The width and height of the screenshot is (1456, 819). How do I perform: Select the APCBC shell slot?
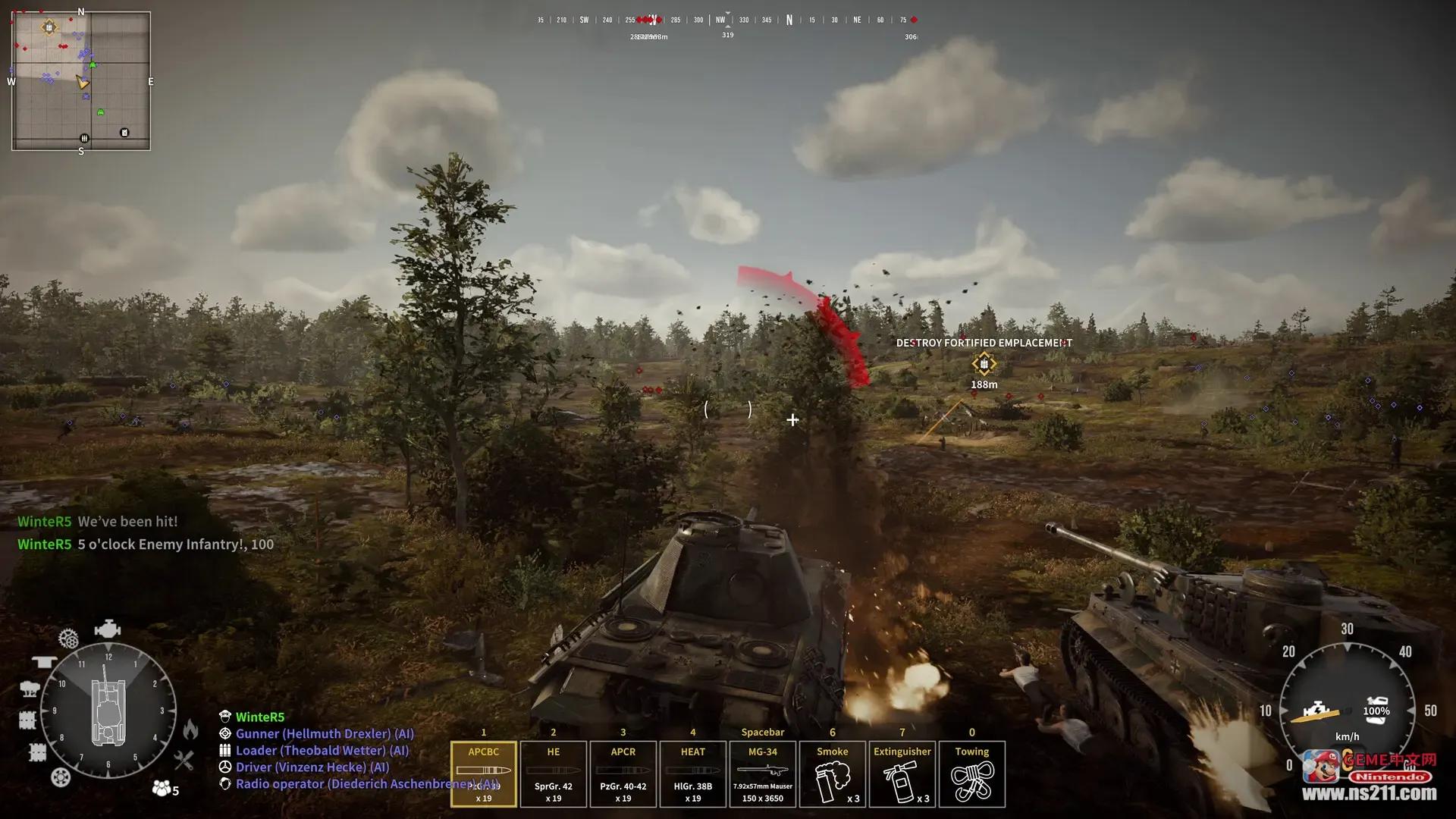coord(483,773)
